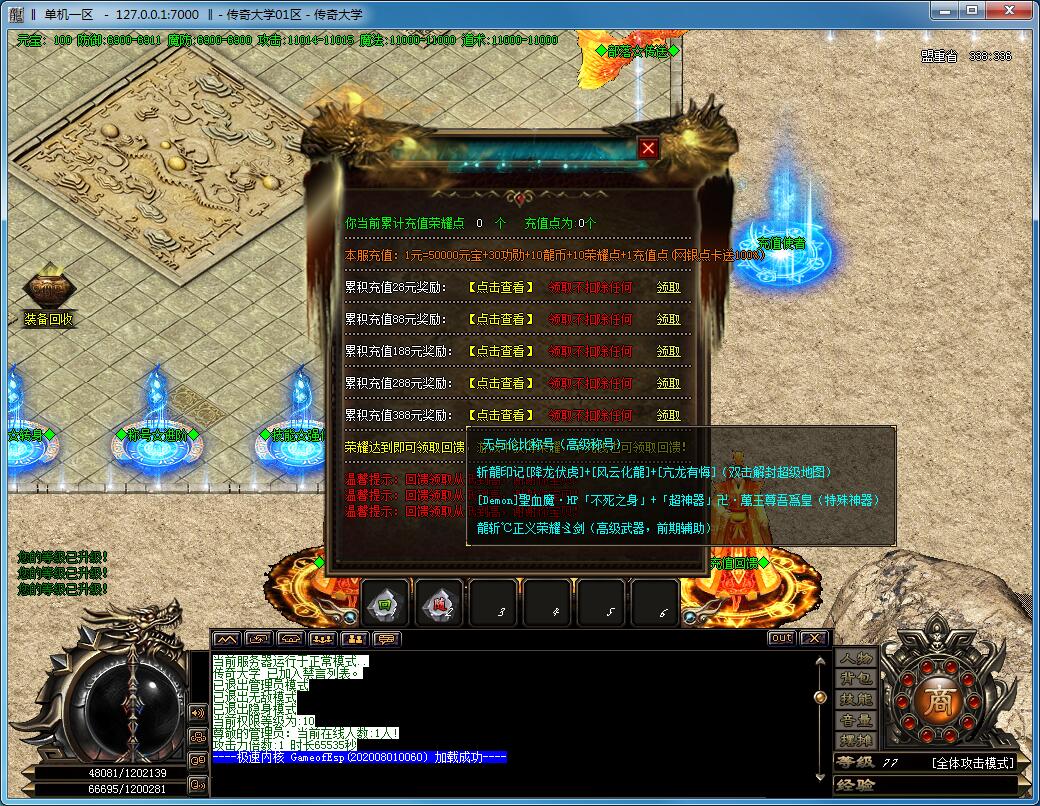Use the item in hotbar slot 2
1040x806 pixels.
(x=439, y=602)
